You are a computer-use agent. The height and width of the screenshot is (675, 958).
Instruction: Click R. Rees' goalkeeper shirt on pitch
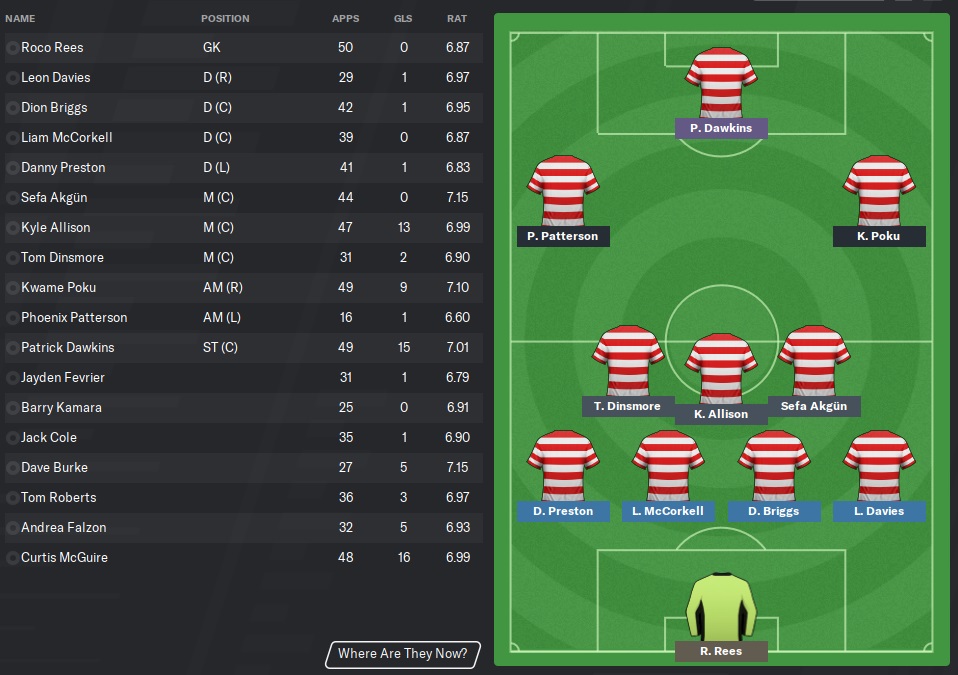[x=720, y=604]
